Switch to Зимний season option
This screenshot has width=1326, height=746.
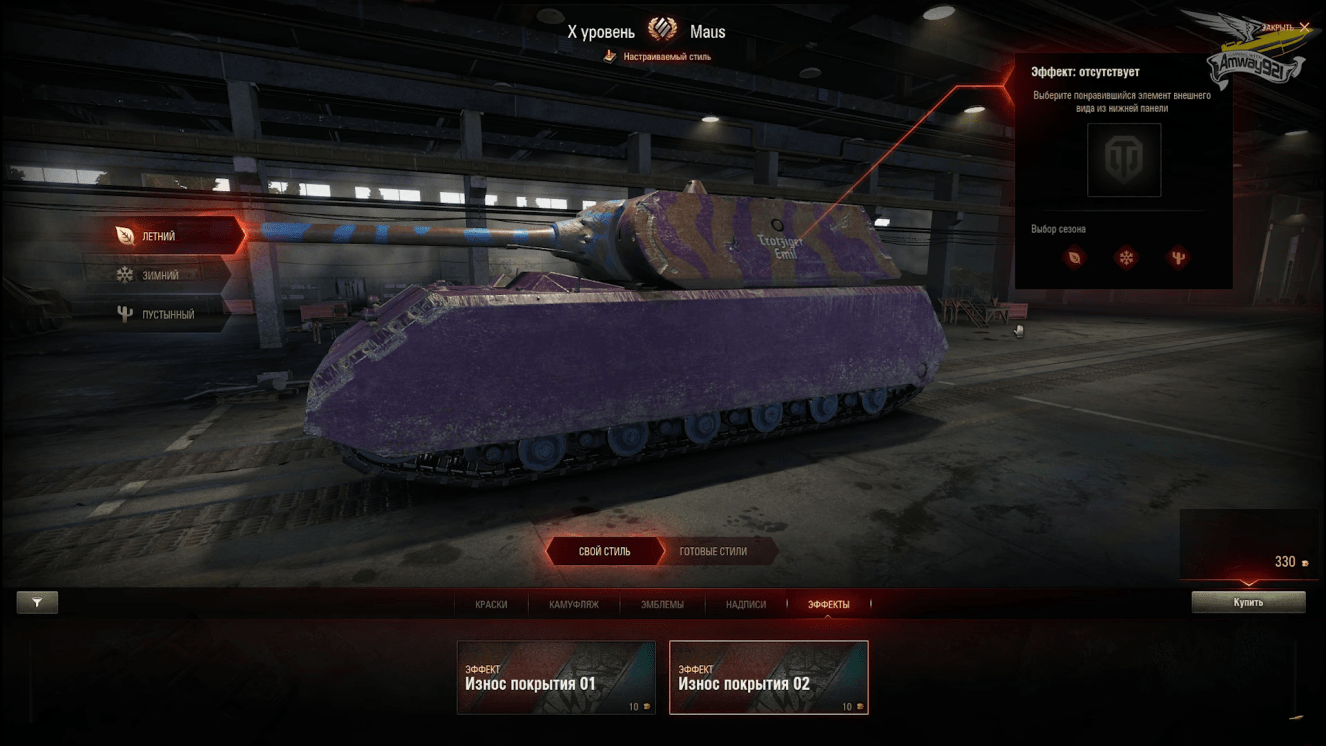pyautogui.click(x=160, y=275)
